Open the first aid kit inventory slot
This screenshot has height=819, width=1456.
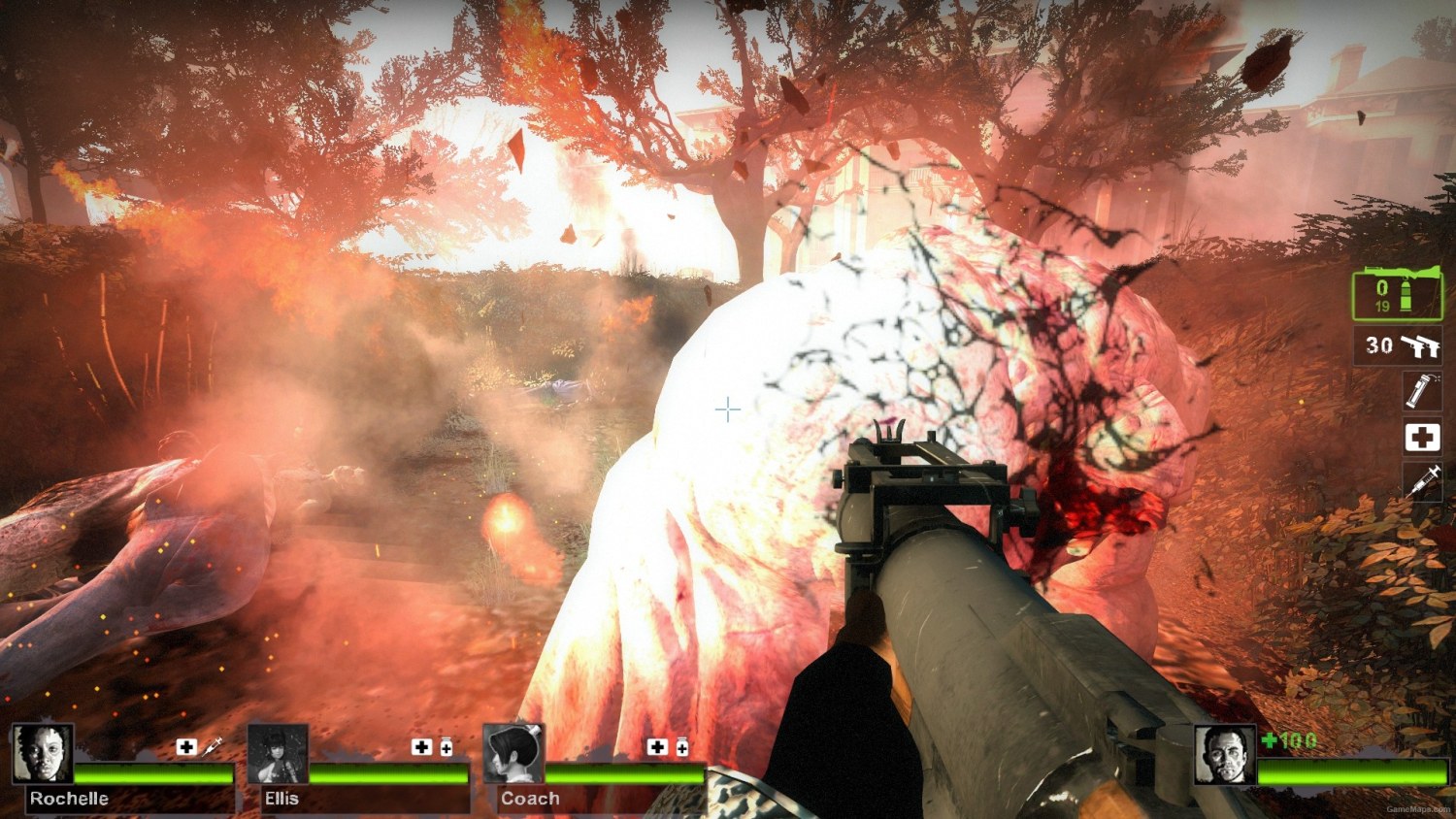click(x=1422, y=437)
